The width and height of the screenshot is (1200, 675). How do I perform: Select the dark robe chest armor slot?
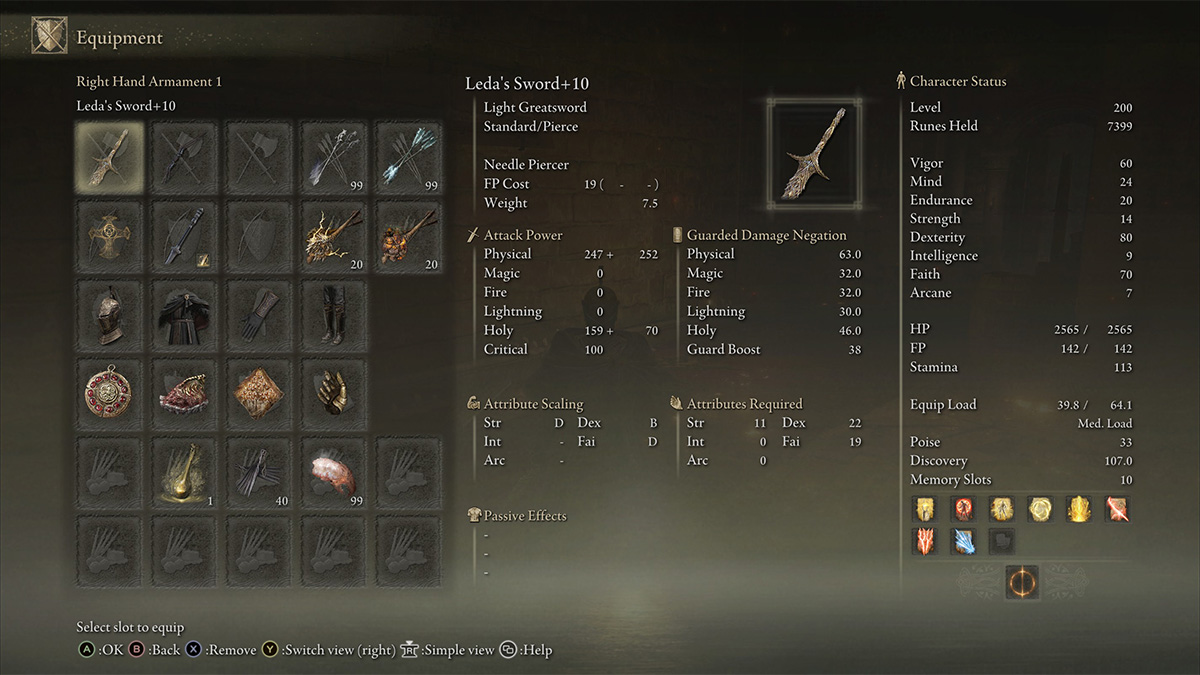(x=184, y=313)
